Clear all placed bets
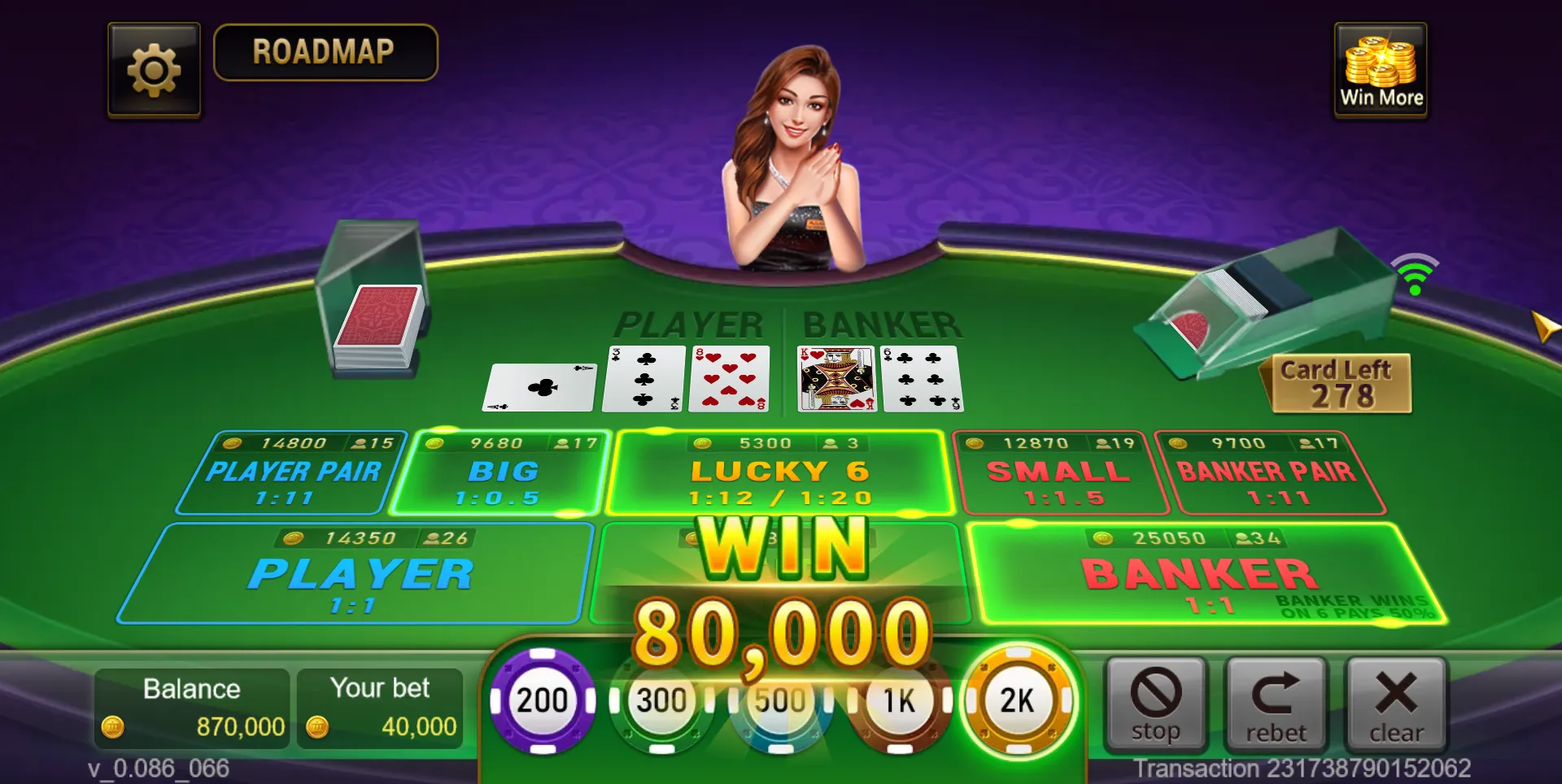 pos(1396,704)
